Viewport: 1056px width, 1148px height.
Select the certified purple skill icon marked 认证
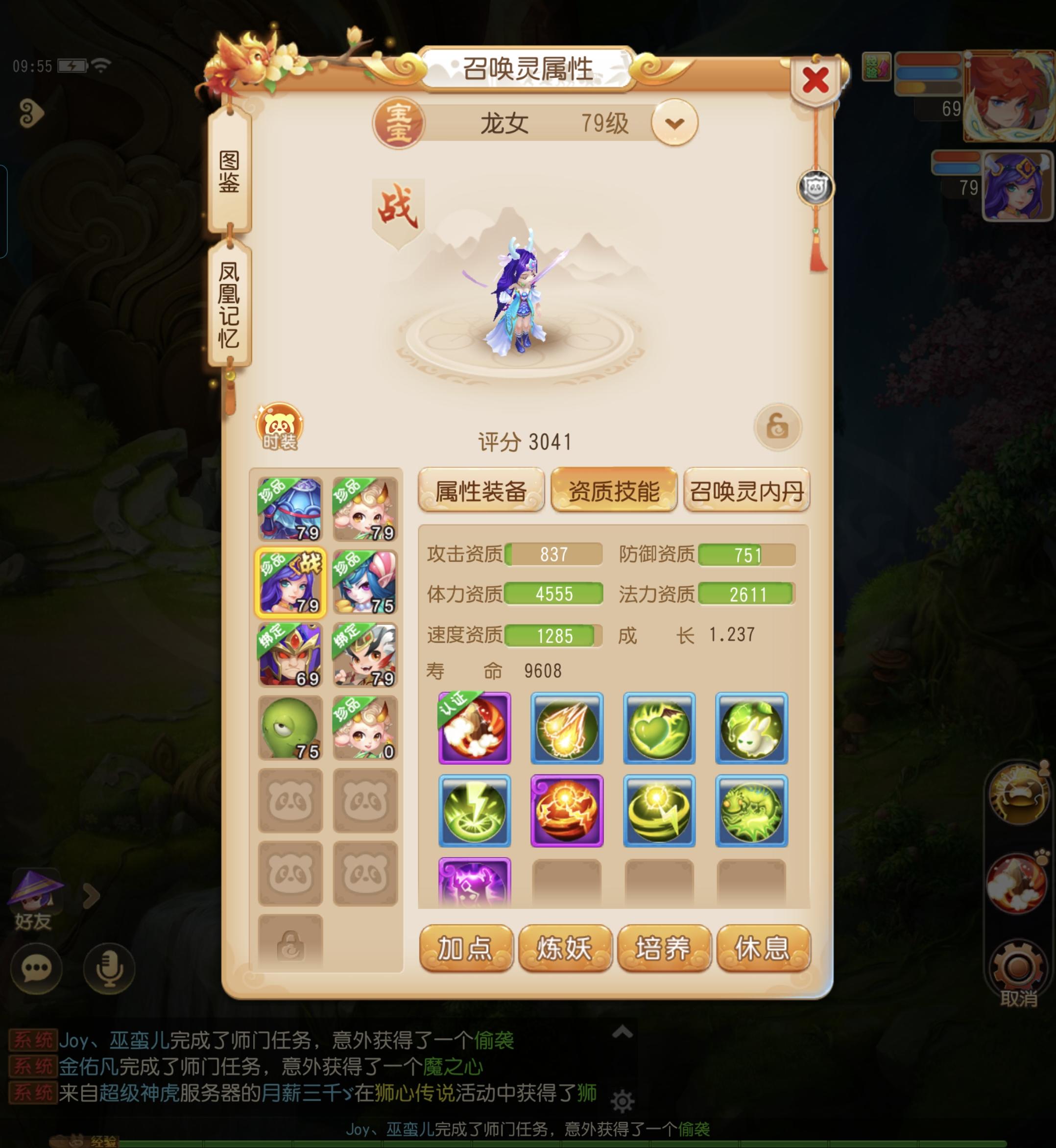477,730
